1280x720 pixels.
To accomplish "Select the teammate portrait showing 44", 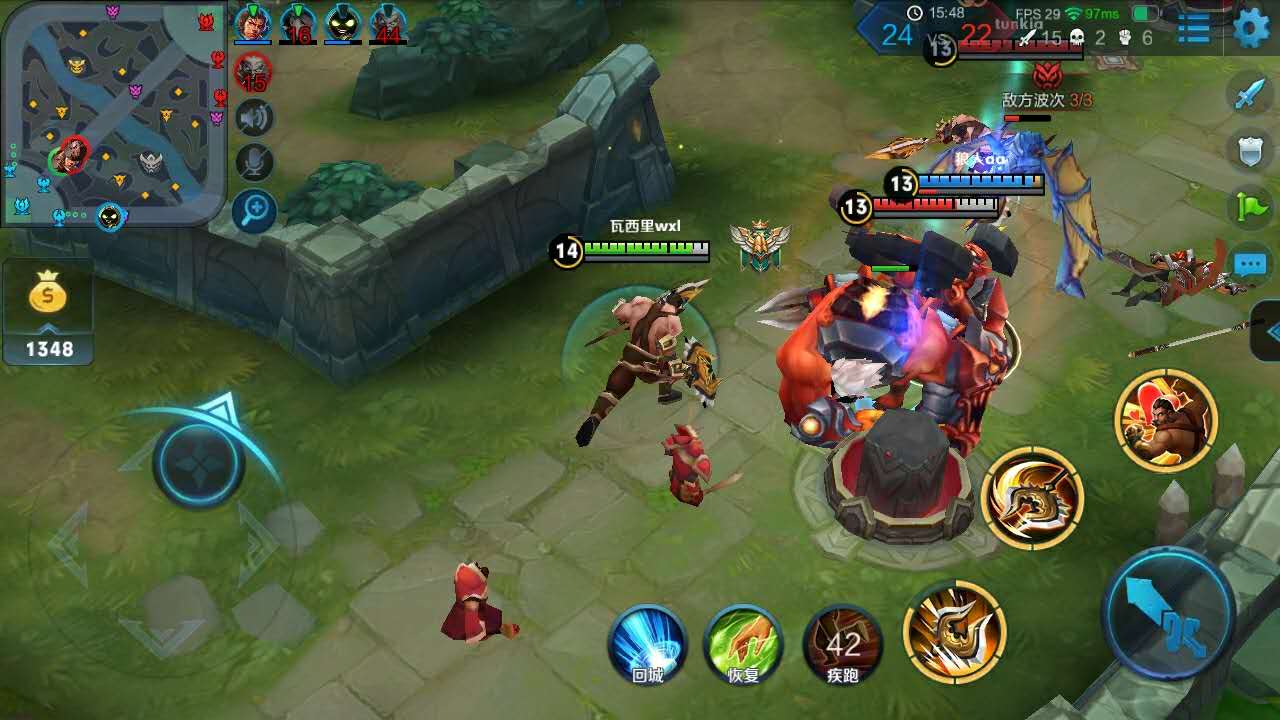I will coord(388,23).
